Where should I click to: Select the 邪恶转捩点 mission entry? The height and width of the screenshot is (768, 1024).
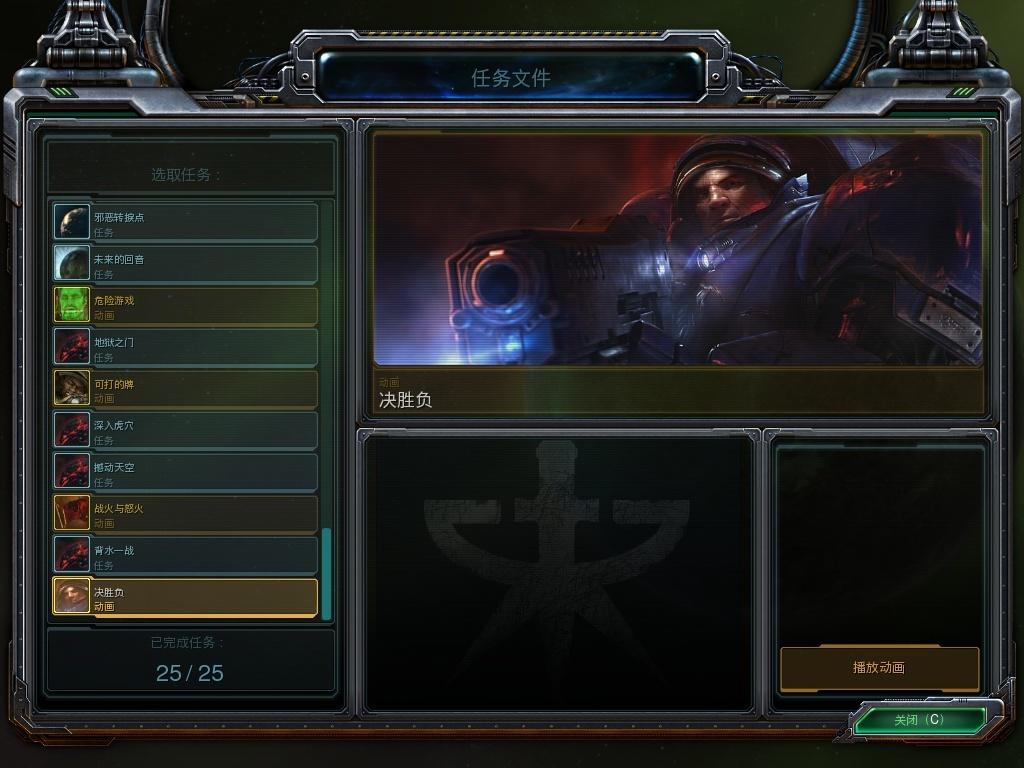(x=186, y=222)
